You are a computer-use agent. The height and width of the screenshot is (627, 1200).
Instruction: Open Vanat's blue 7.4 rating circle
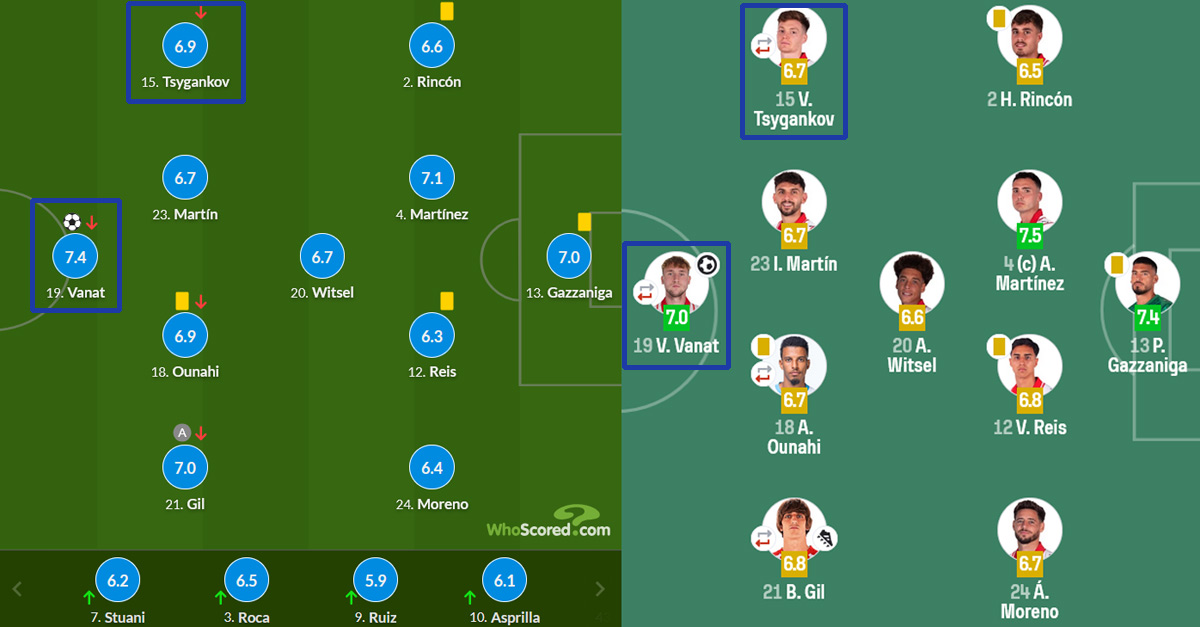coord(75,257)
